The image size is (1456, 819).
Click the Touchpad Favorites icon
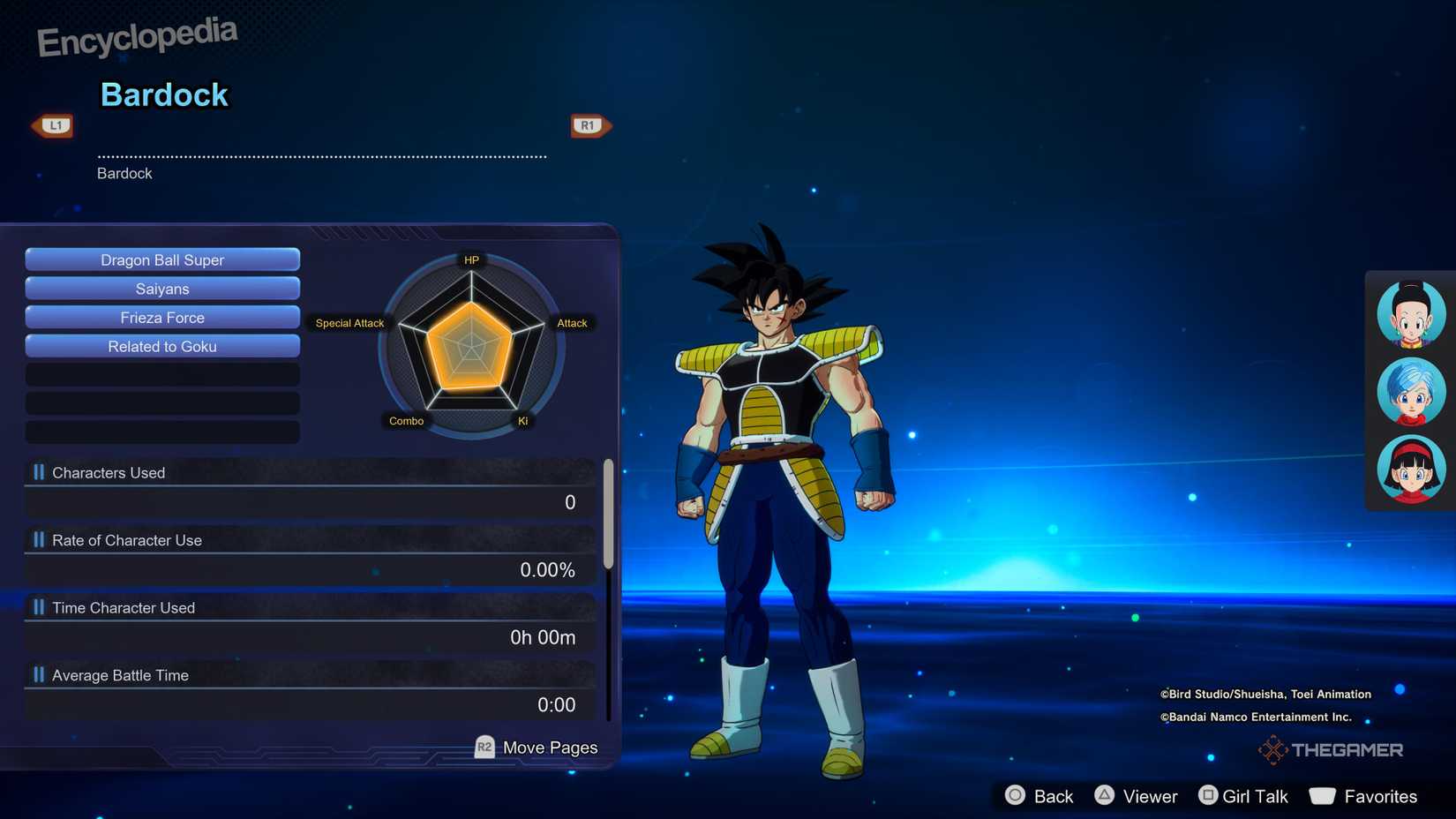[1323, 796]
